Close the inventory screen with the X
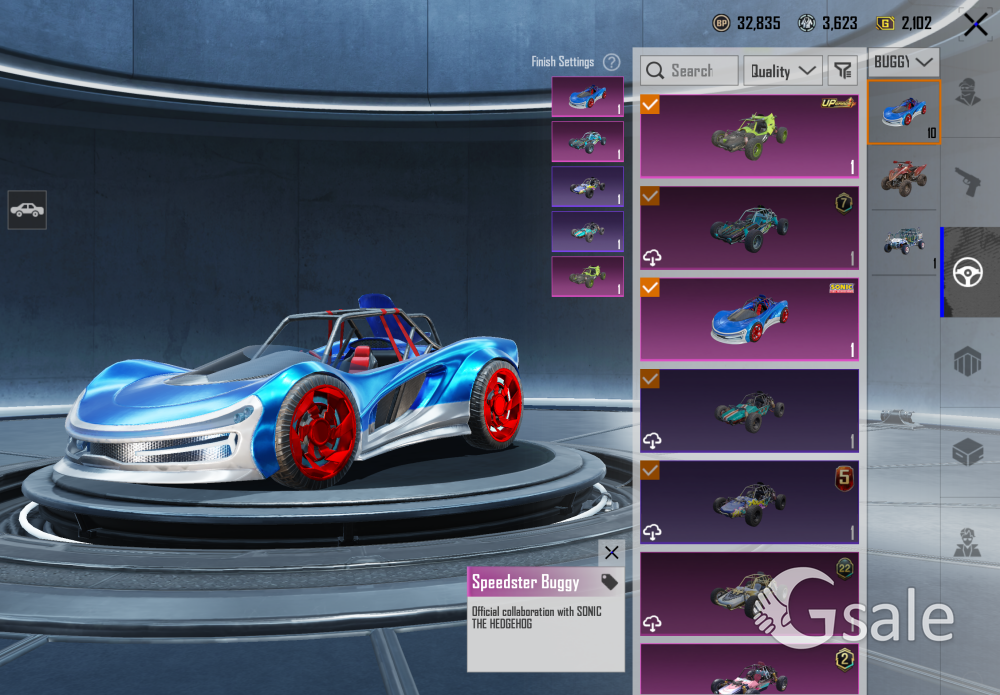The image size is (1000, 695). [975, 25]
